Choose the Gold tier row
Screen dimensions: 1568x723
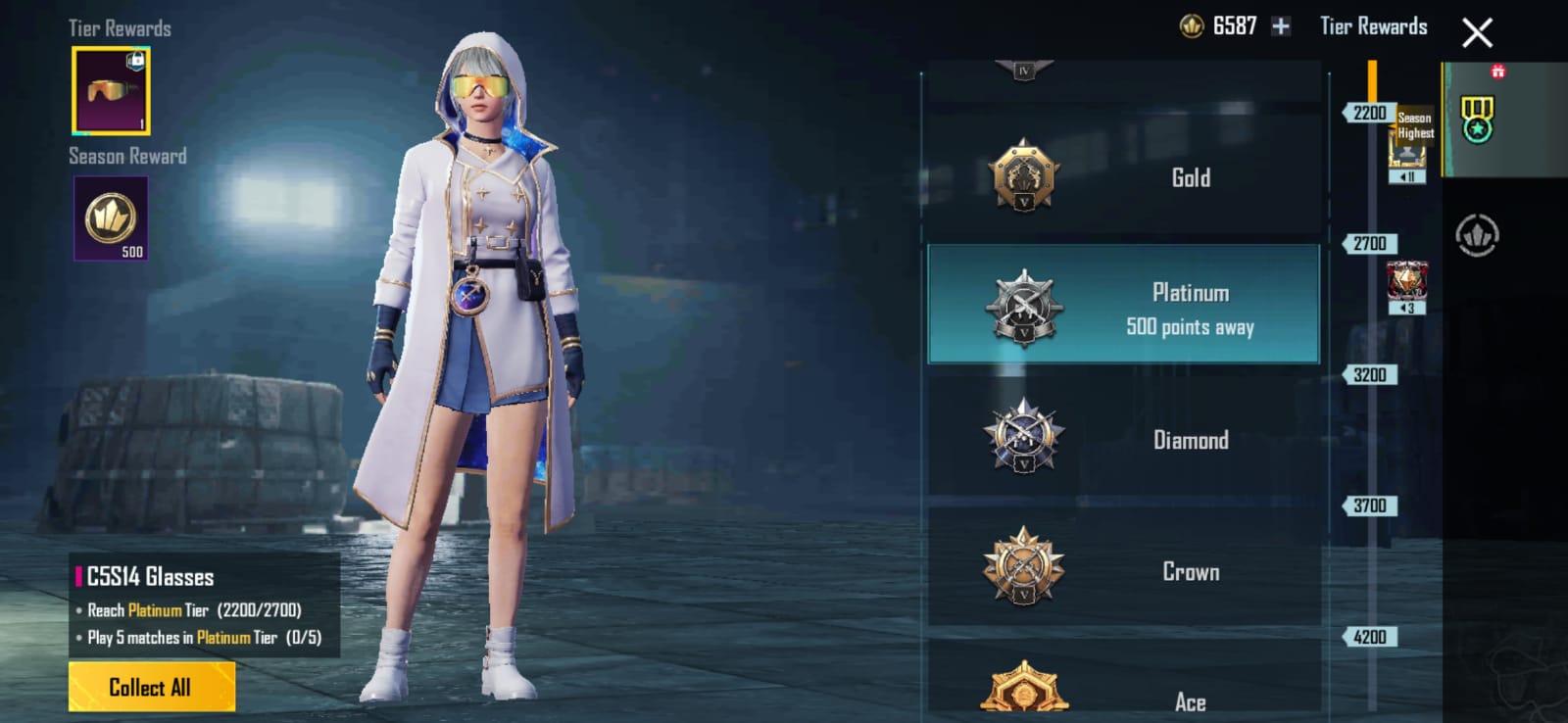click(x=1123, y=177)
